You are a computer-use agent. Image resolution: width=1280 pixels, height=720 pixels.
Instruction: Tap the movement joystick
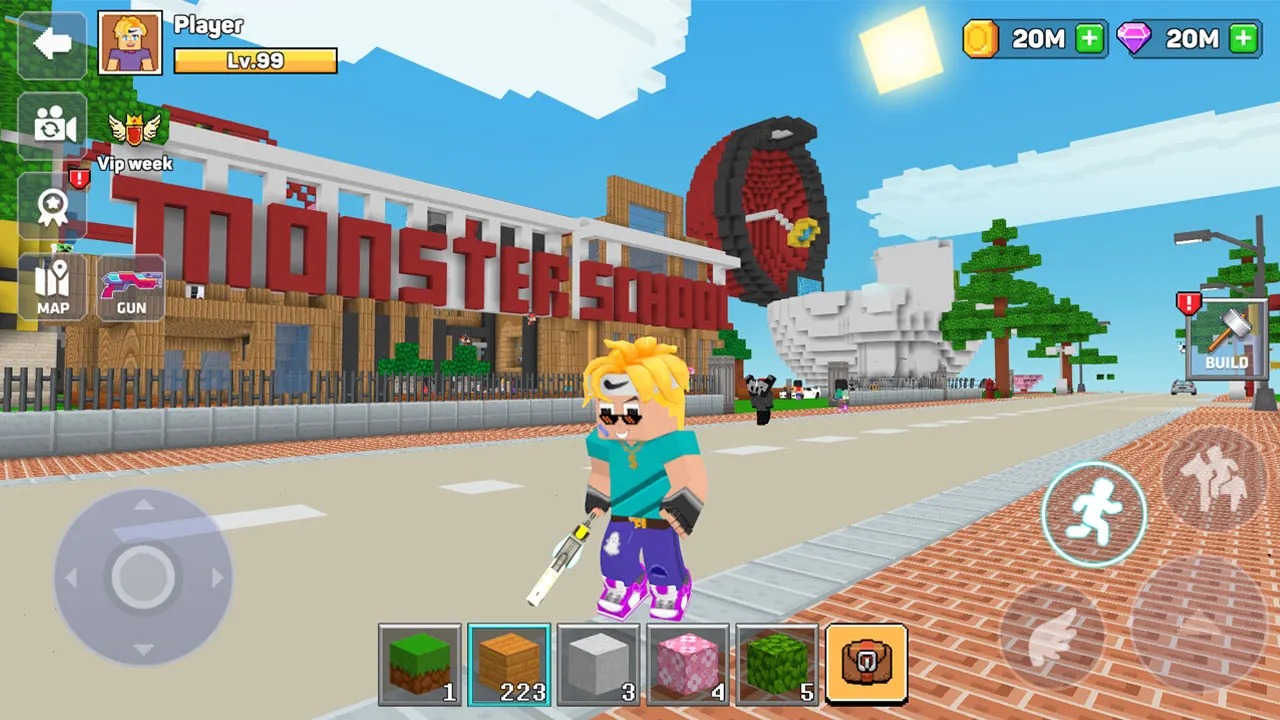coord(143,575)
